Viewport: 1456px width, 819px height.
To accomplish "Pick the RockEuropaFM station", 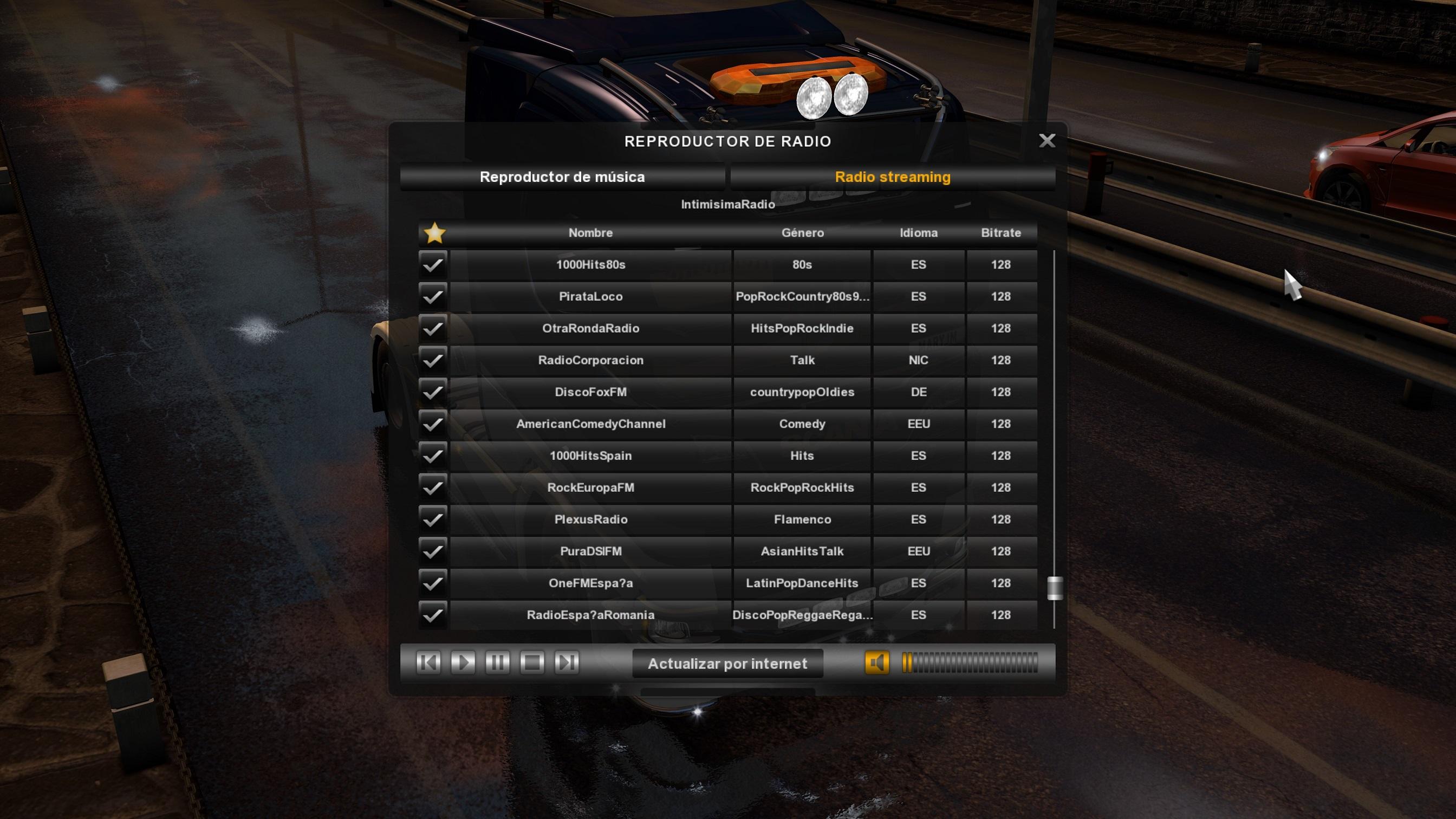I will click(590, 488).
